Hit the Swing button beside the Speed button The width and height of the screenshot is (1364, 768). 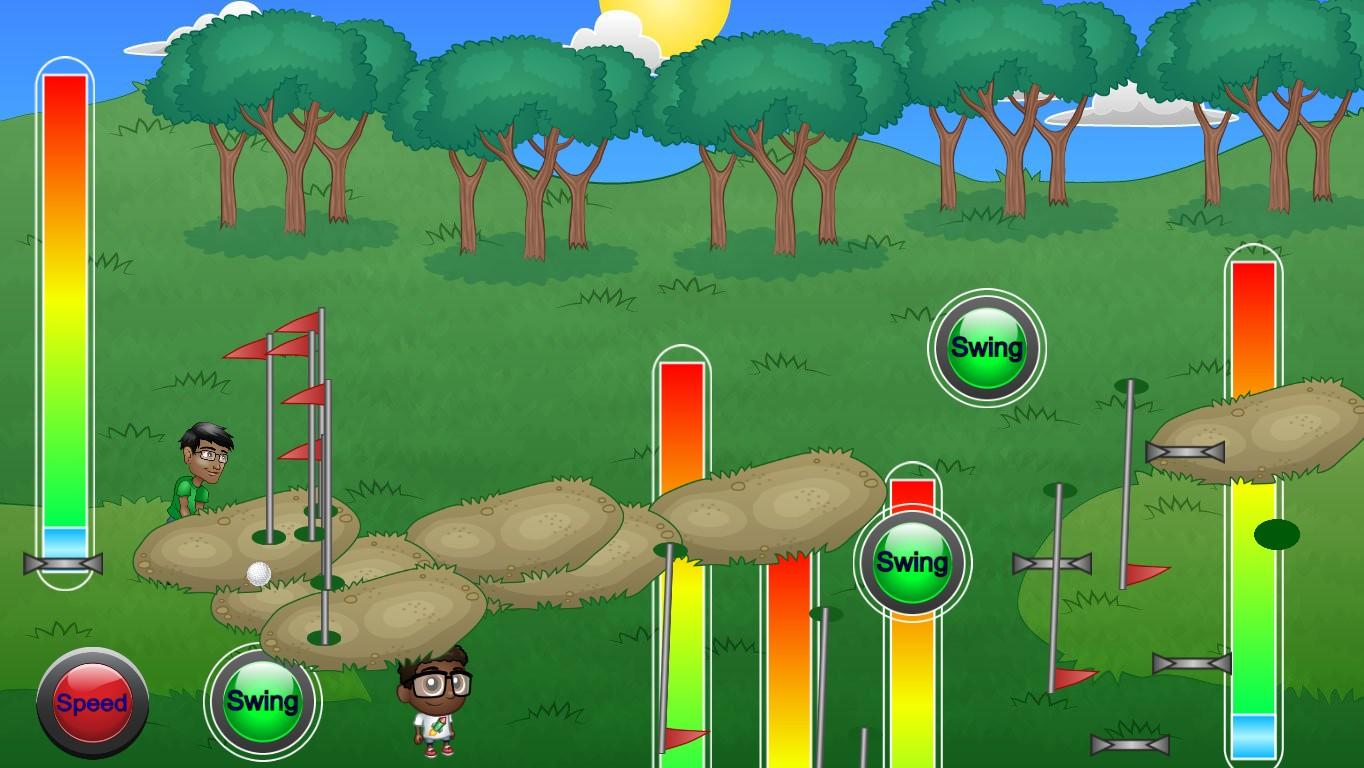coord(262,701)
